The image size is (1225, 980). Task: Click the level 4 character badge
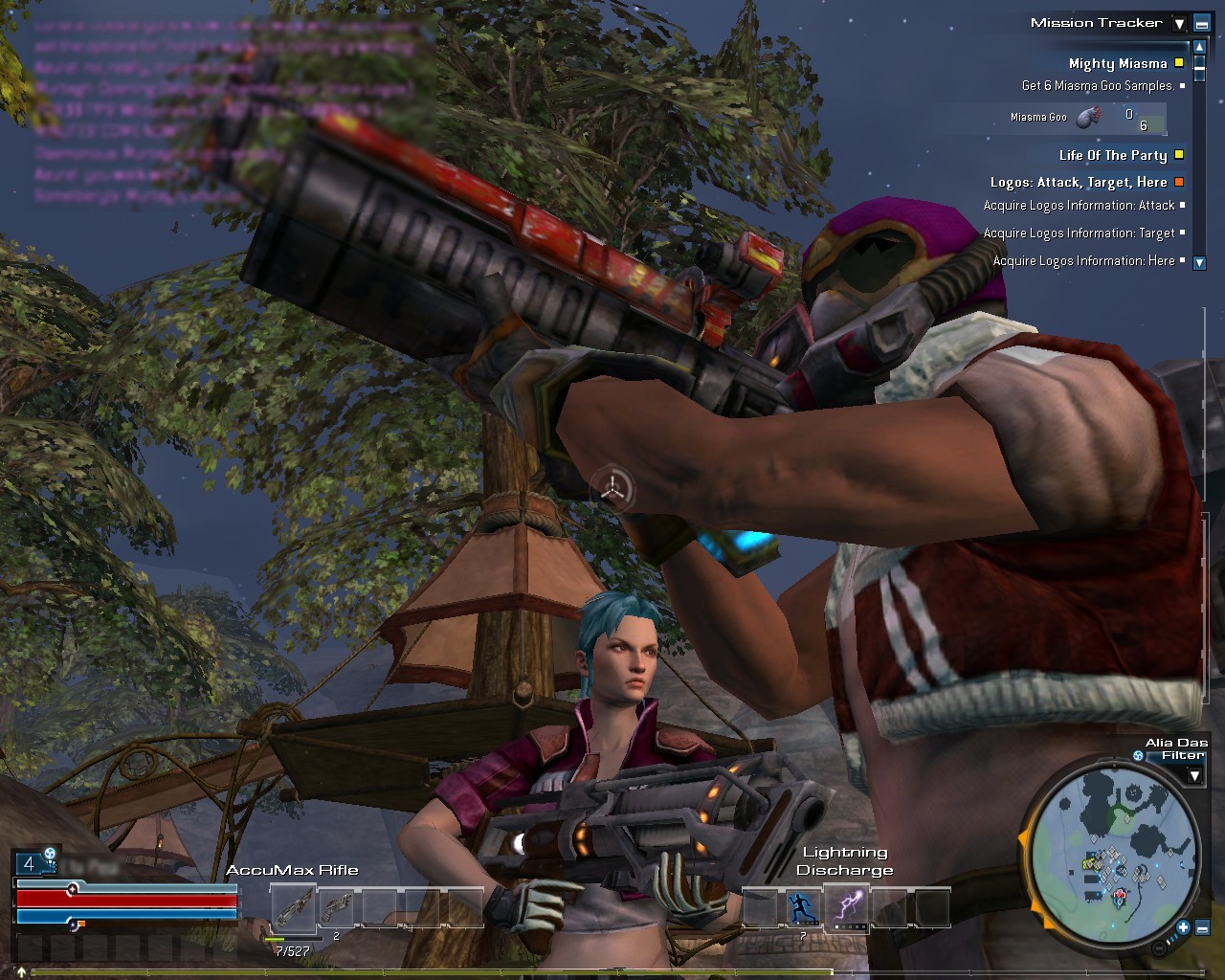[29, 864]
